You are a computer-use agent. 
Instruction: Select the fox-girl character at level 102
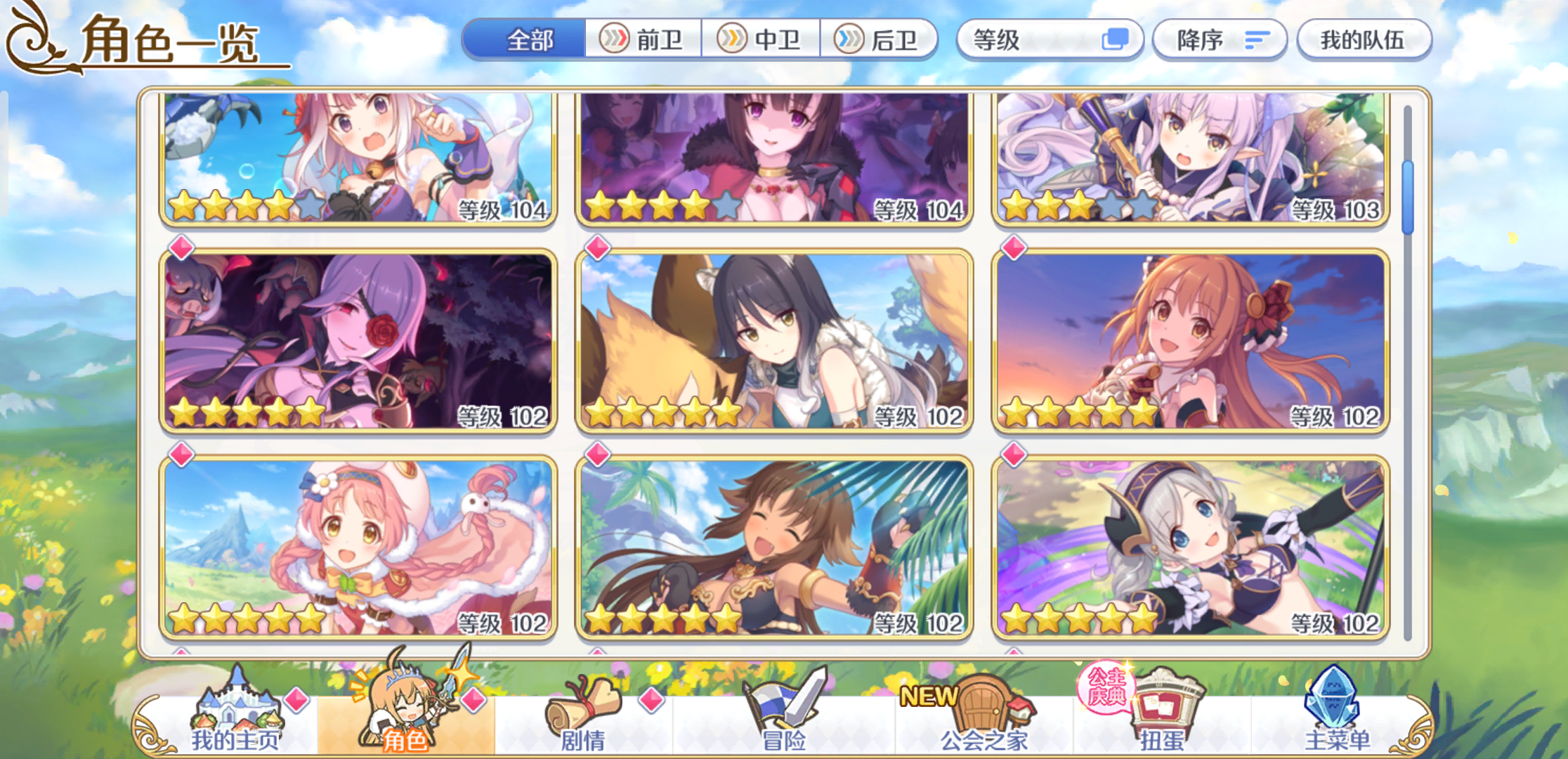(x=773, y=337)
